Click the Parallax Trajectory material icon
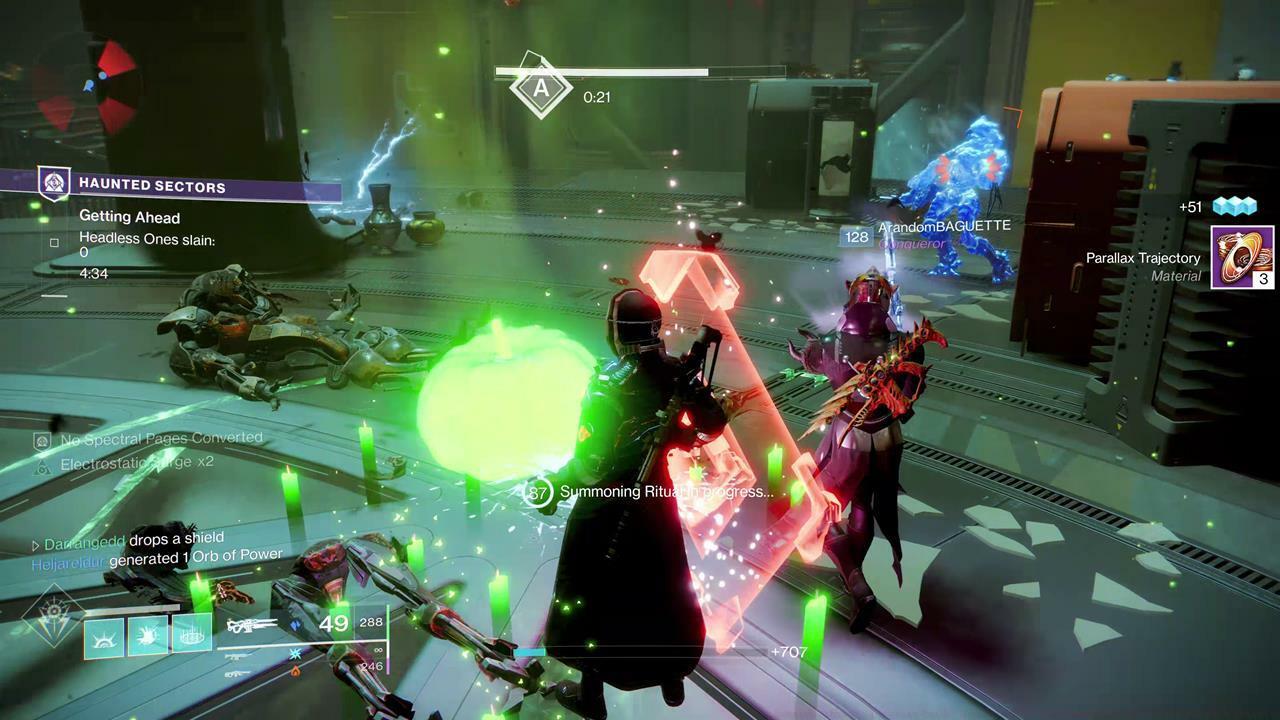Image resolution: width=1280 pixels, height=720 pixels. (1242, 257)
